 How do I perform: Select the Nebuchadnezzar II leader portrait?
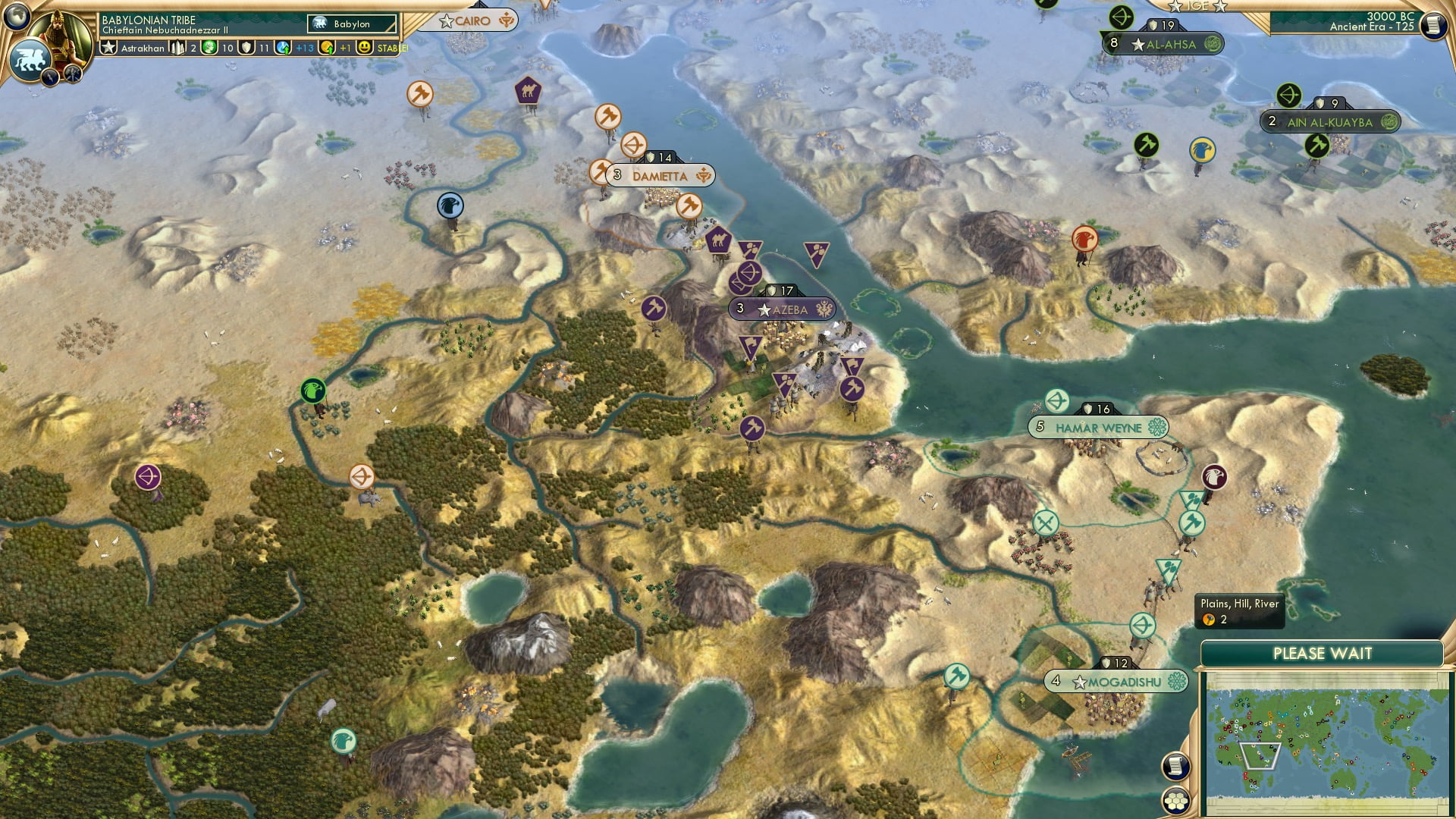click(61, 34)
